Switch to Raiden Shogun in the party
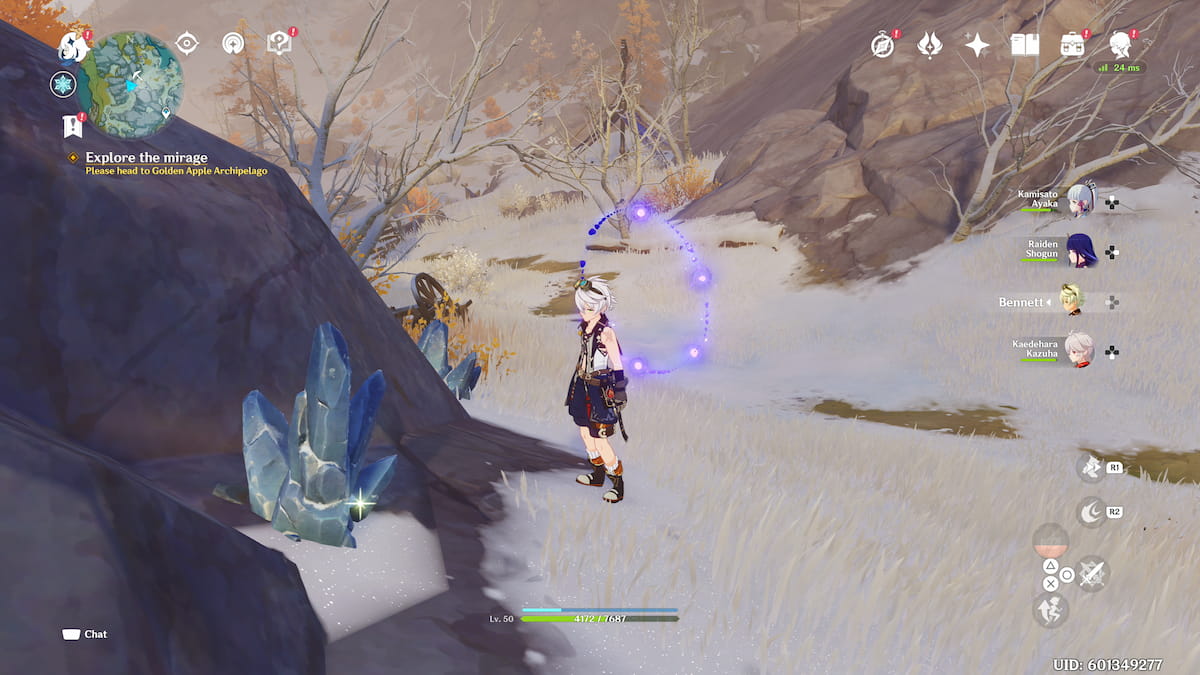The image size is (1200, 675). (1080, 251)
